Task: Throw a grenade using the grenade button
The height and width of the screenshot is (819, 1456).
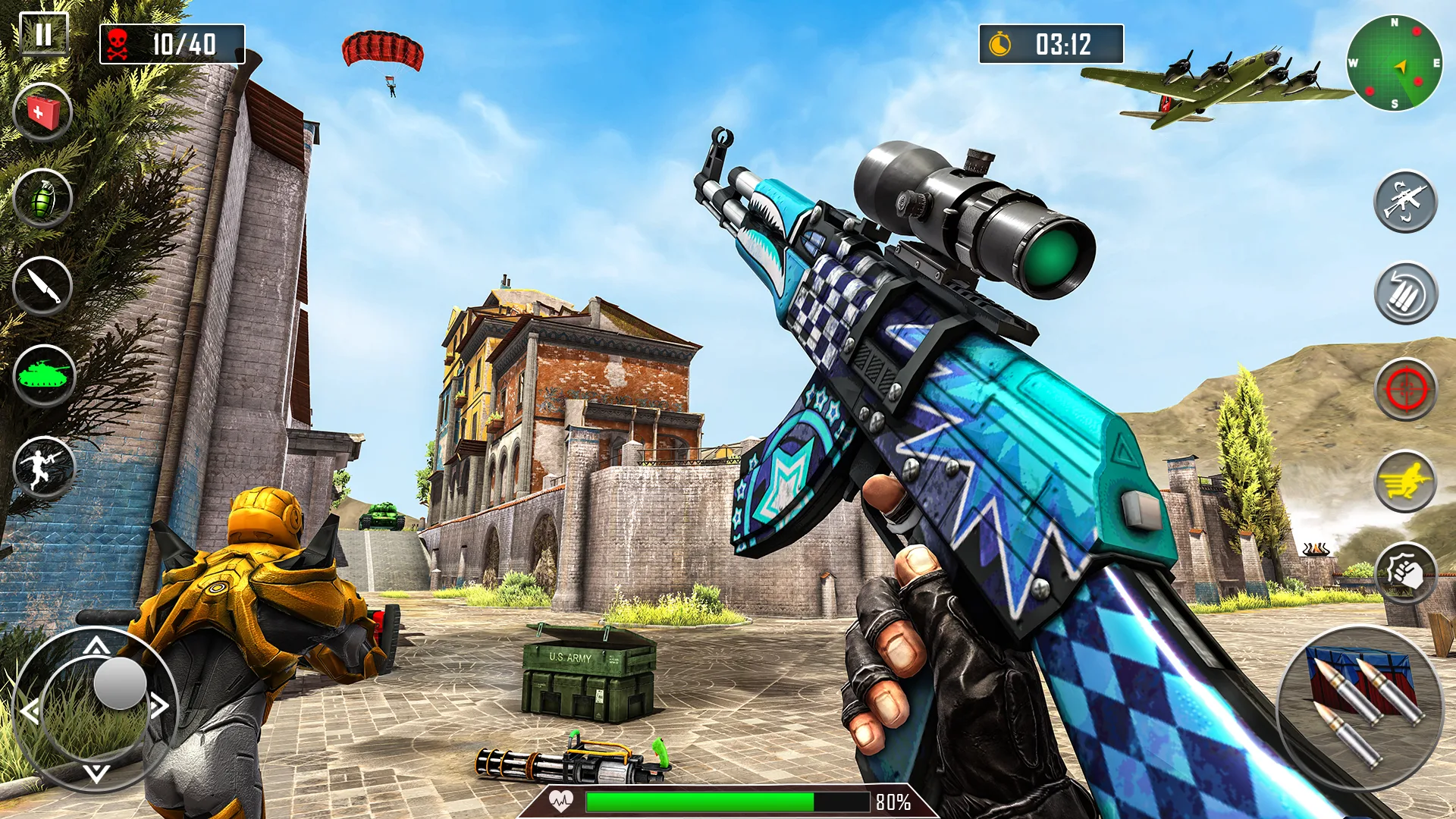Action: point(43,199)
